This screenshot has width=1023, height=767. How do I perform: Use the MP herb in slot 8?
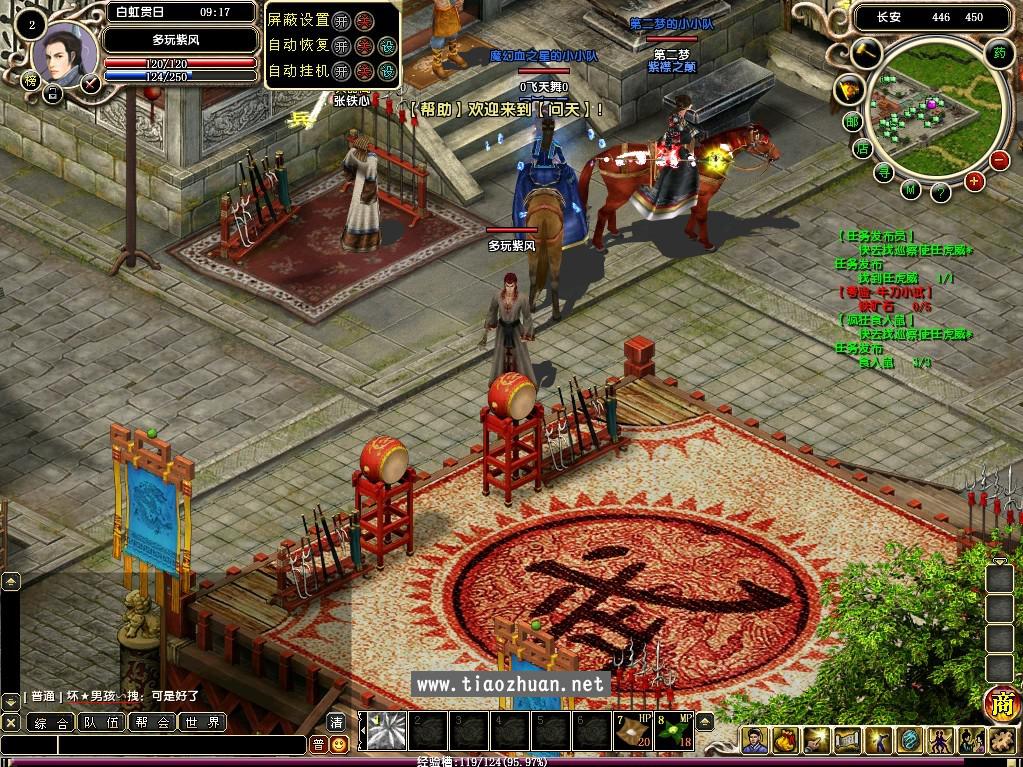[672, 730]
